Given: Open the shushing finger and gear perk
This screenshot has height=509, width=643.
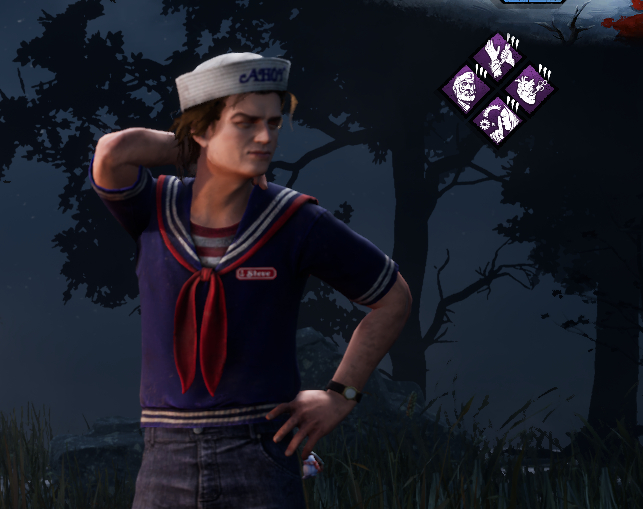Looking at the screenshot, I should coord(497,119).
